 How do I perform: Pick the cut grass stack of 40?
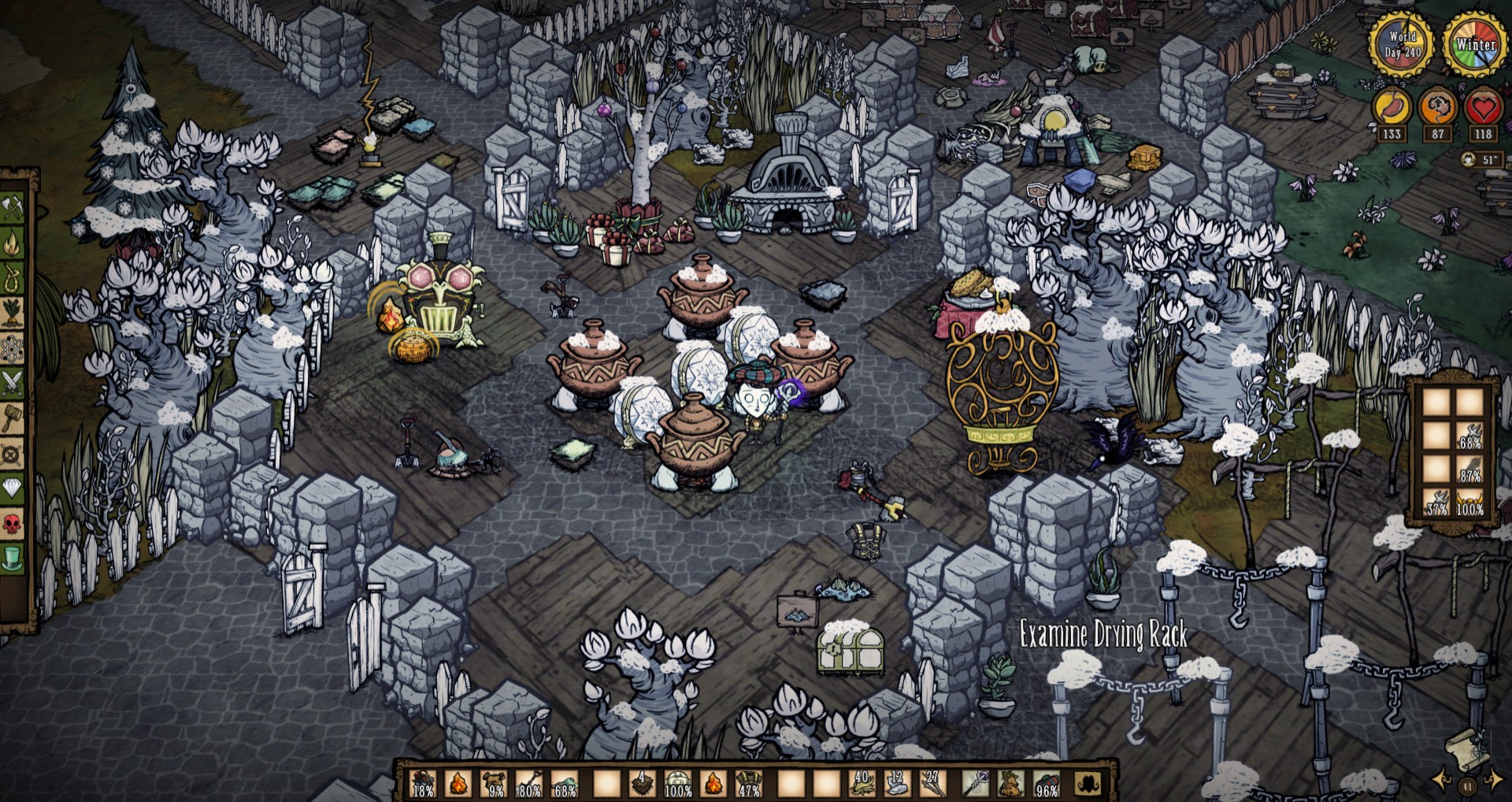862,783
